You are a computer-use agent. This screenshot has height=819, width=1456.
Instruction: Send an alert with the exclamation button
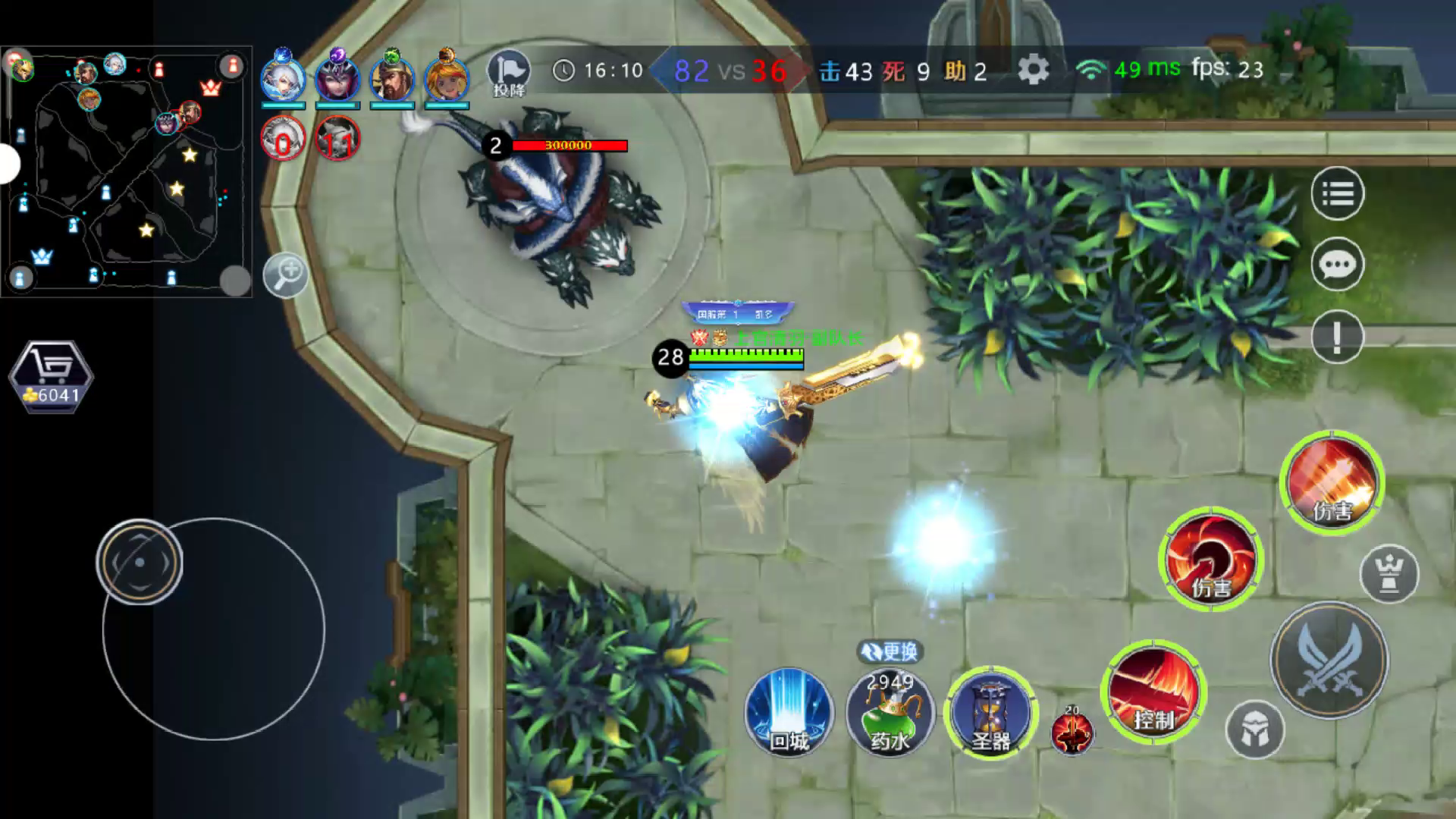pos(1337,336)
